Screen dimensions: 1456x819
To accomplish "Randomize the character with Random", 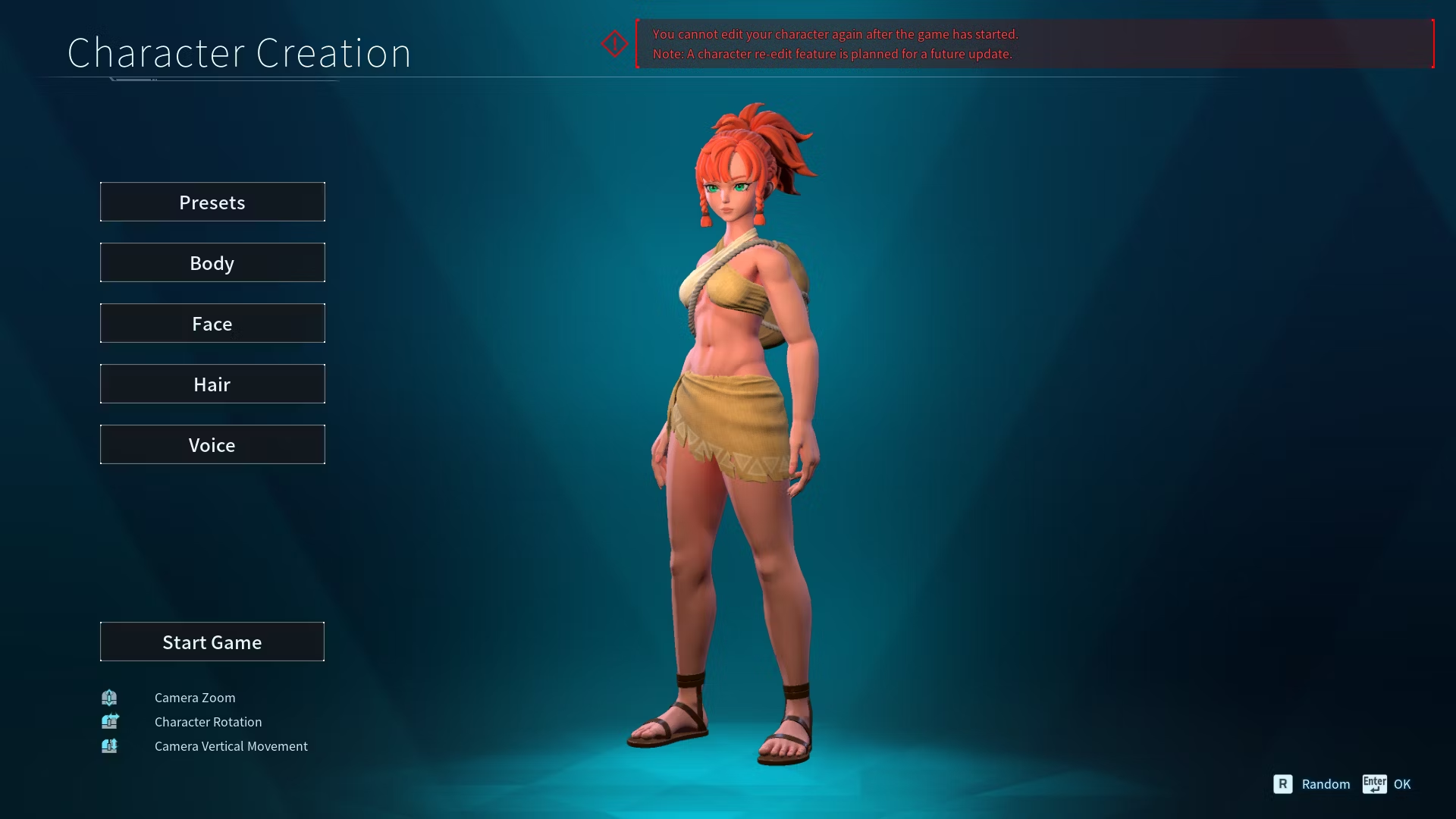I will [1313, 784].
